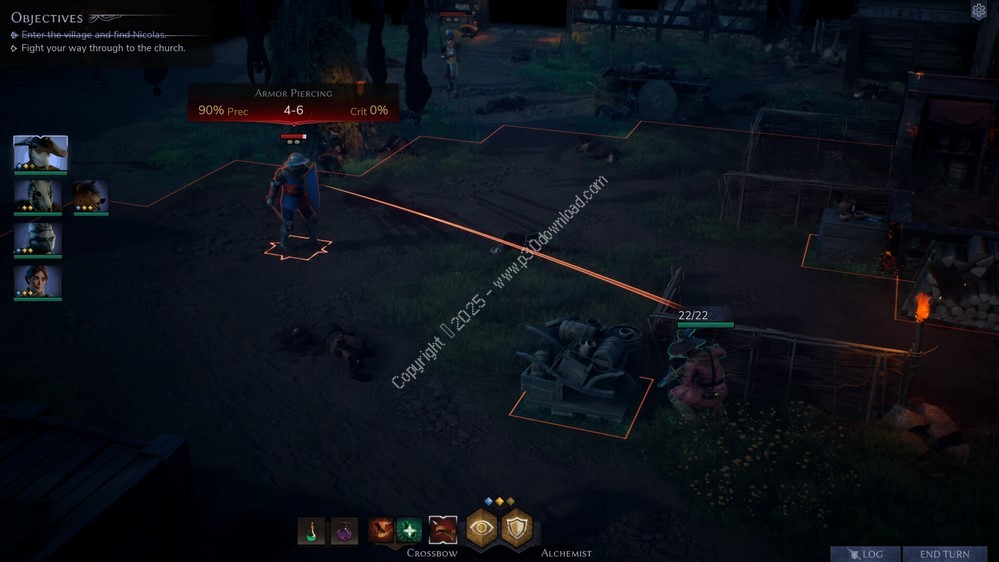Use the green potion flask
The height and width of the screenshot is (562, 999).
point(311,531)
